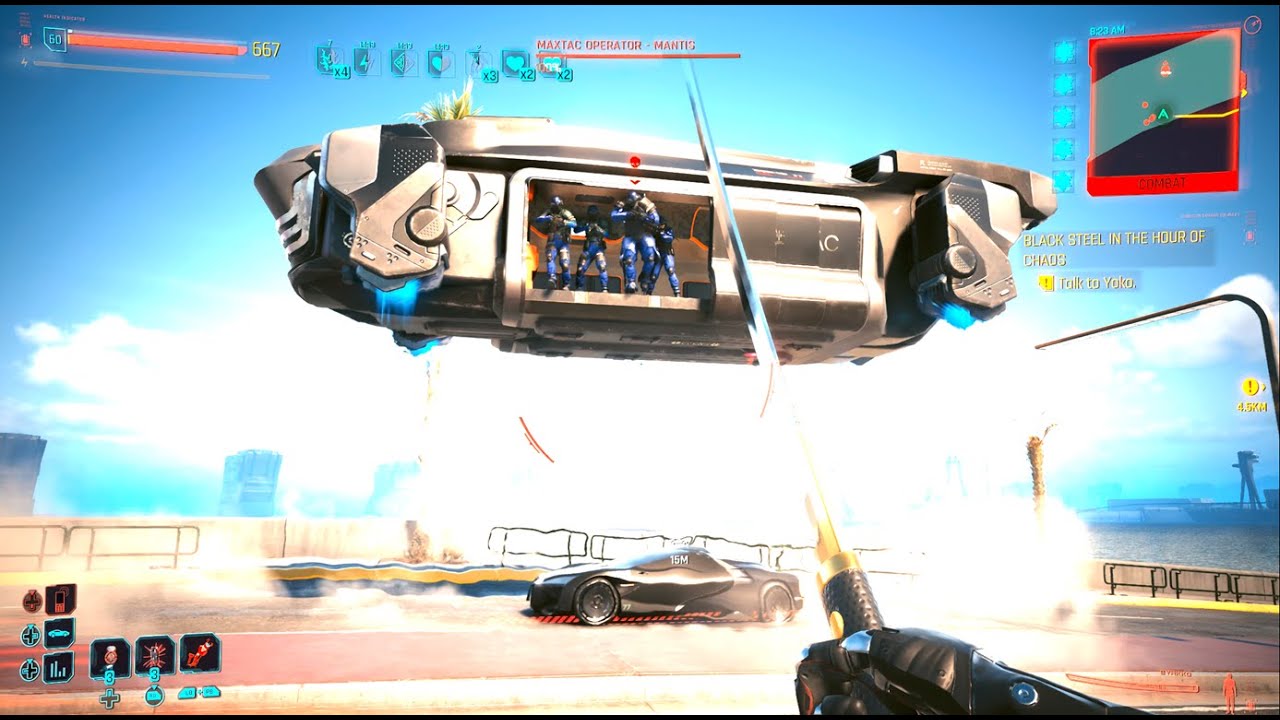
Task: Open the stats bars icon above the ground
Action: pos(57,669)
